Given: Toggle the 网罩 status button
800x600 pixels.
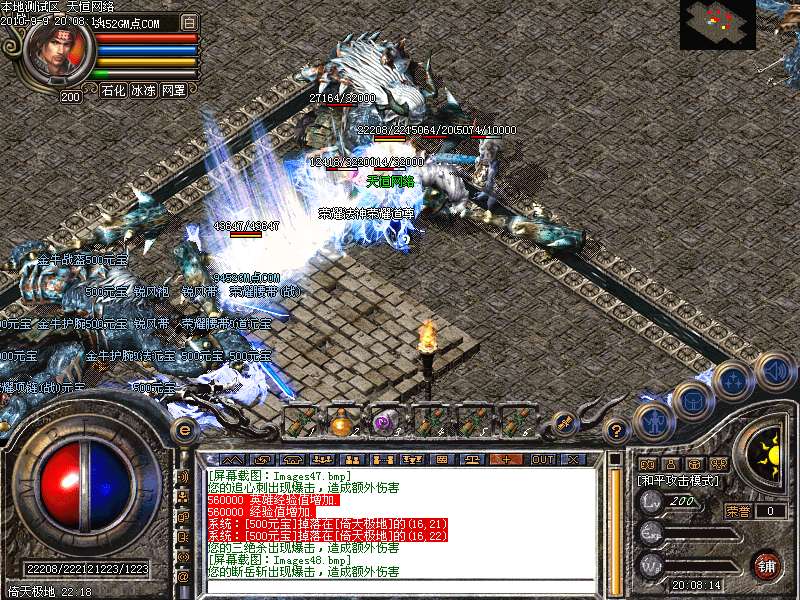Looking at the screenshot, I should (173, 90).
